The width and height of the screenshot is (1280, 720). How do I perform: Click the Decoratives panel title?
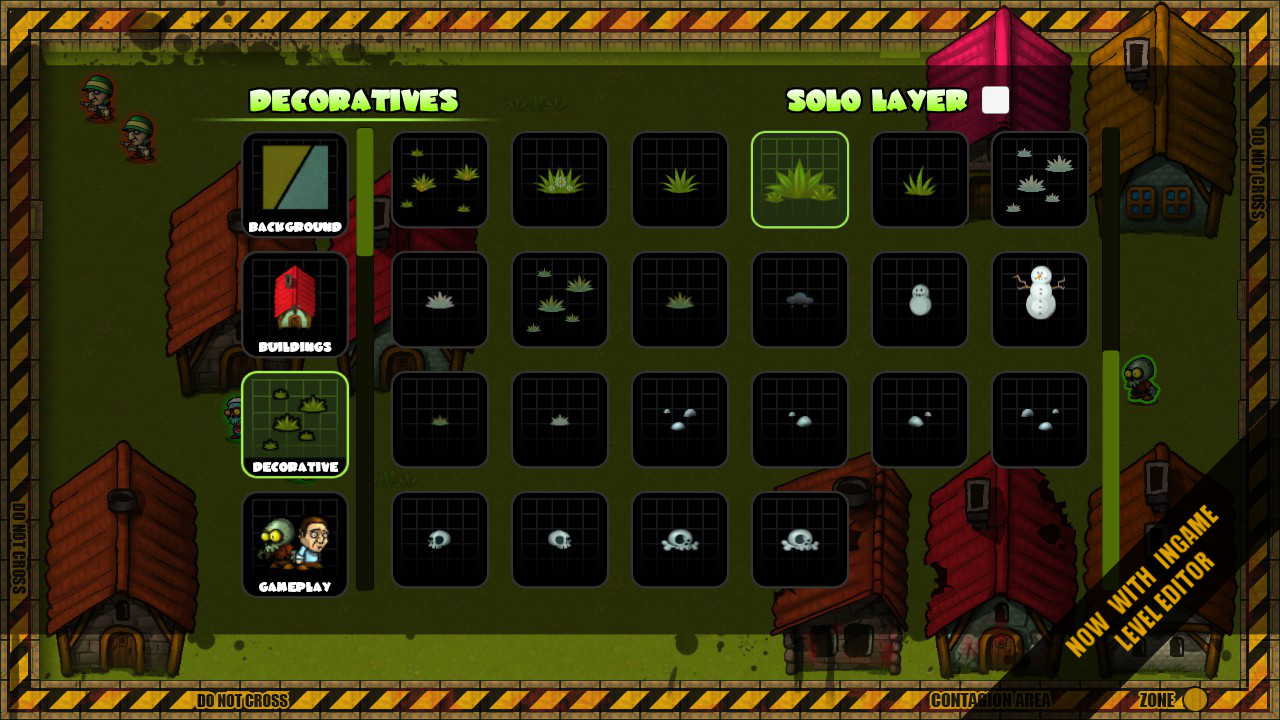355,101
